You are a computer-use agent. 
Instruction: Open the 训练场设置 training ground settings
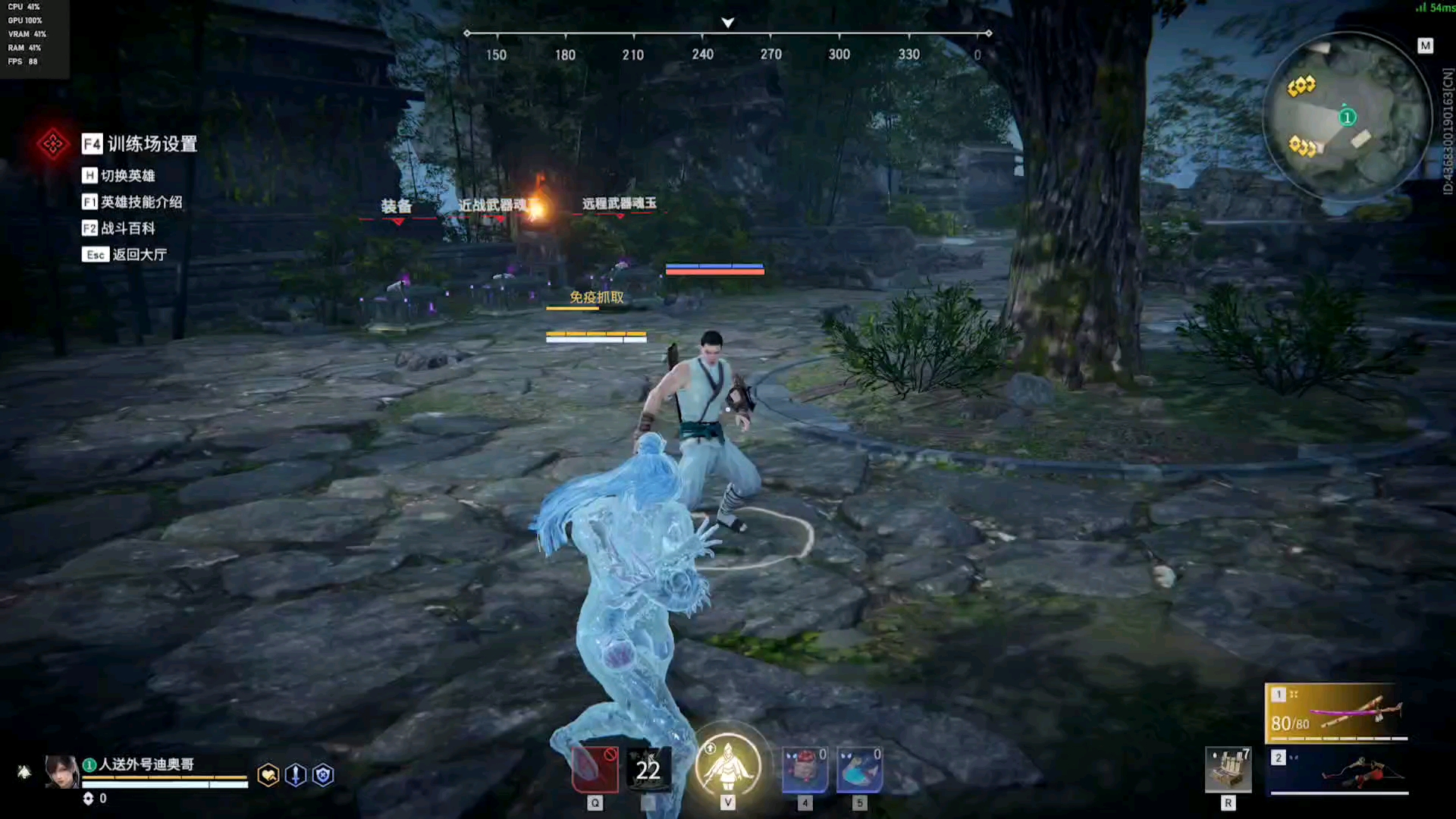[140, 144]
